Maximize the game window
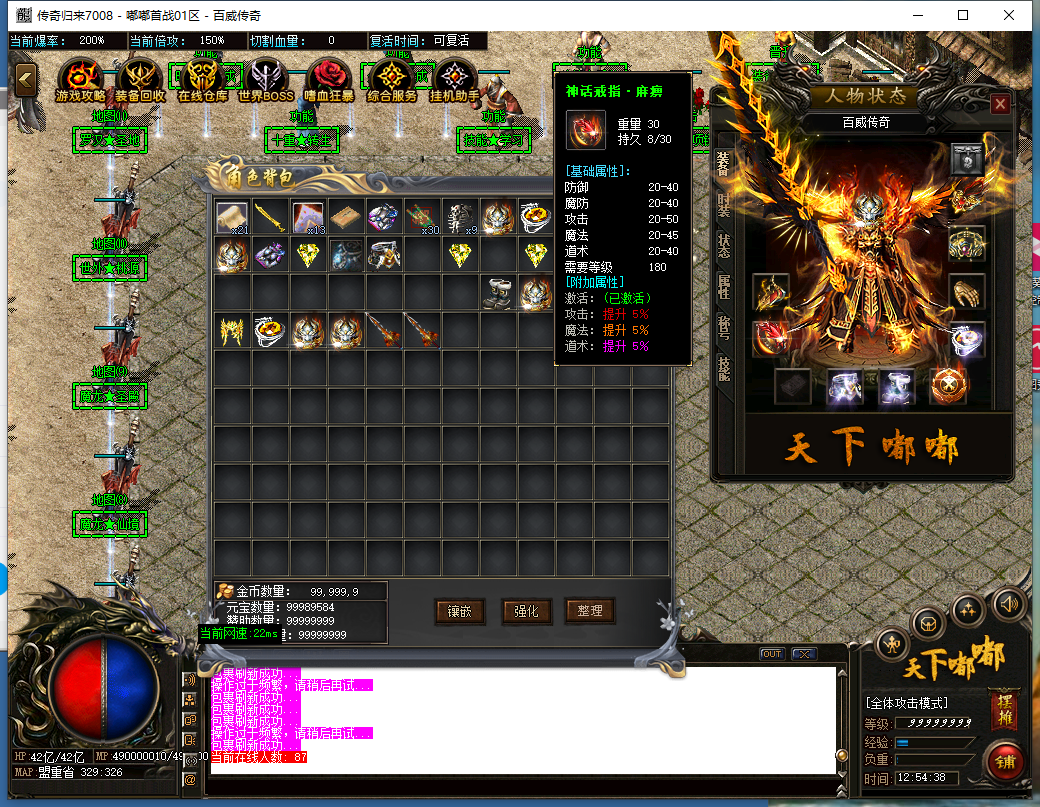Image resolution: width=1040 pixels, height=807 pixels. click(x=963, y=15)
